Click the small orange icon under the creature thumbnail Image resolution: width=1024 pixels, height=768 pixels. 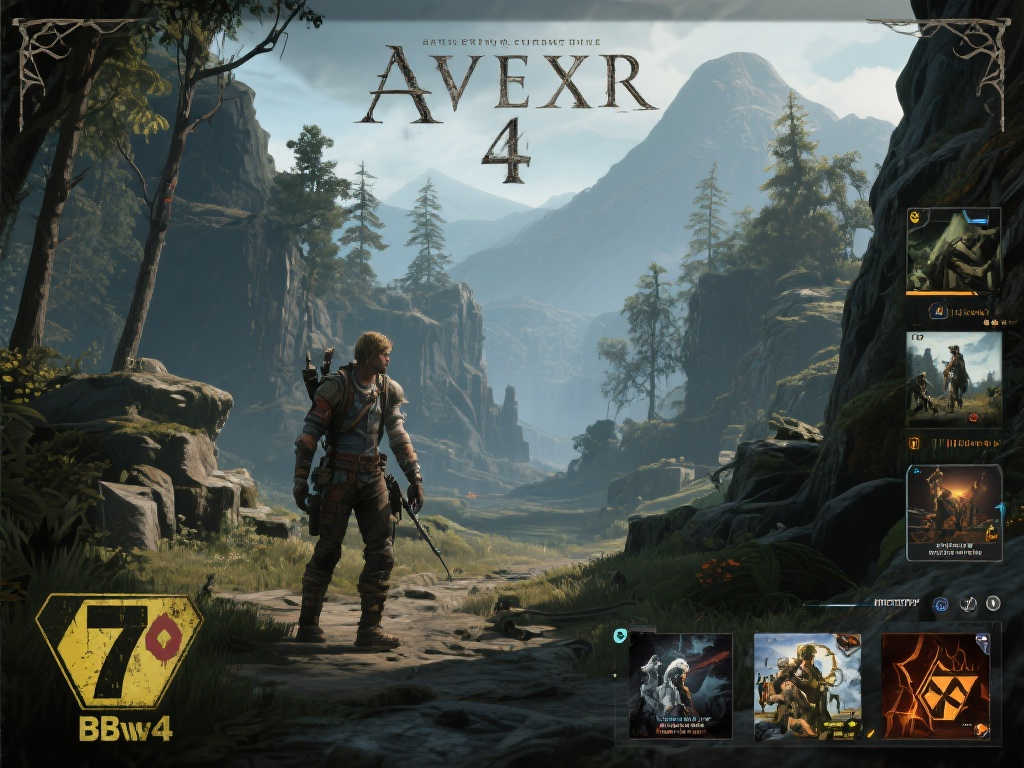938,311
